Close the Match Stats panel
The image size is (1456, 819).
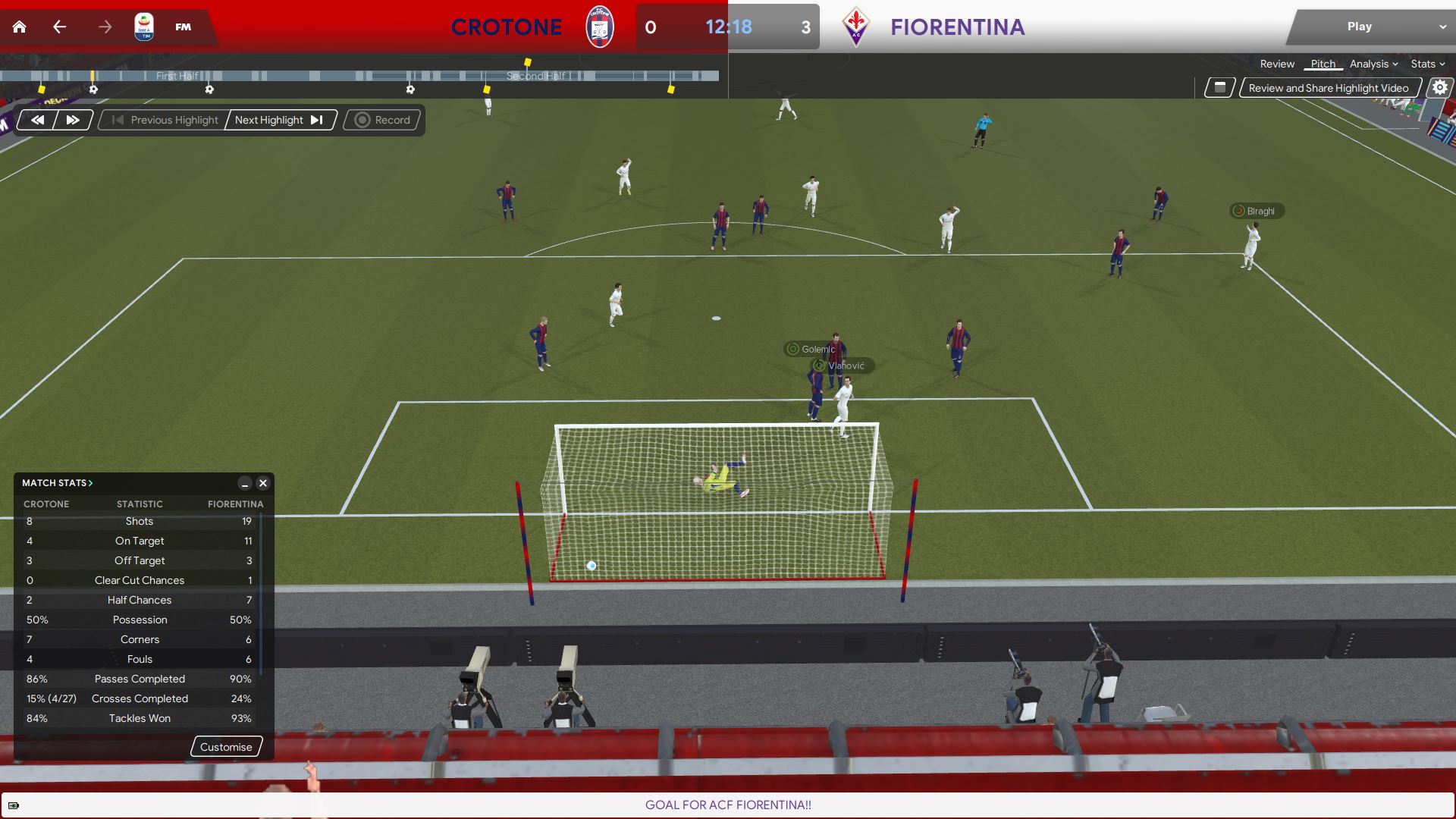[263, 483]
